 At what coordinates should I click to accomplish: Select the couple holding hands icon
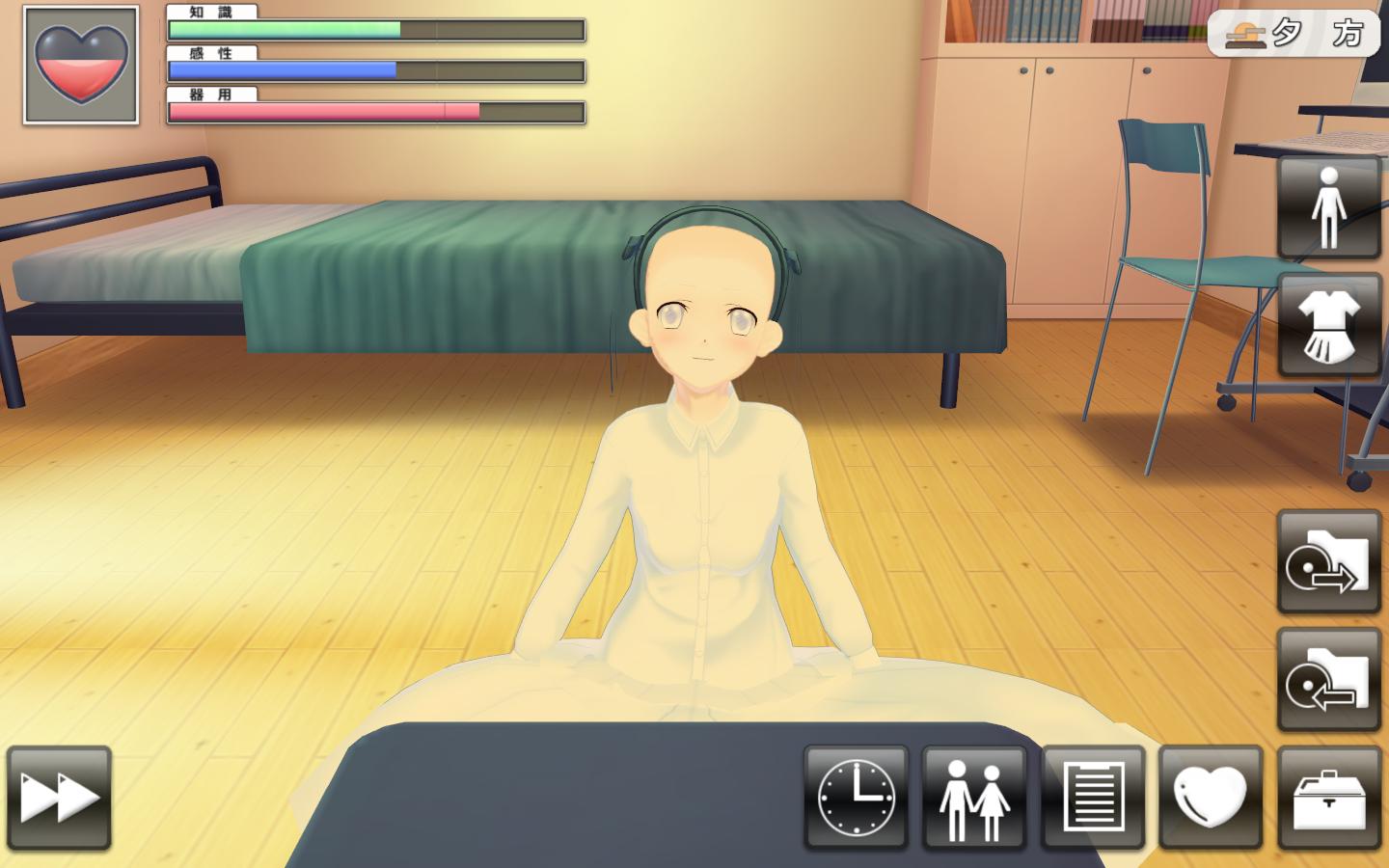(974, 798)
